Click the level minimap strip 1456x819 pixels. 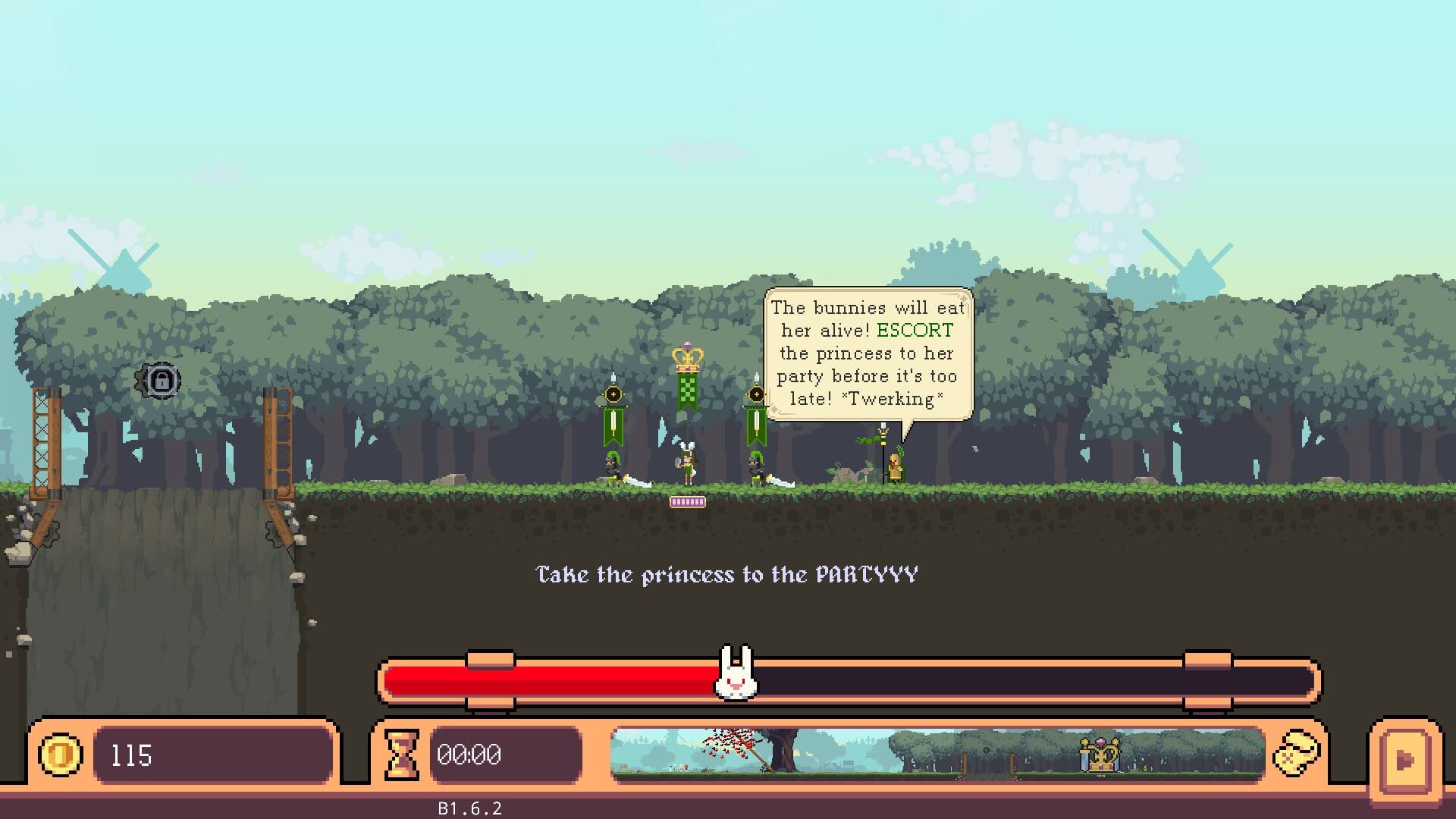[x=937, y=754]
